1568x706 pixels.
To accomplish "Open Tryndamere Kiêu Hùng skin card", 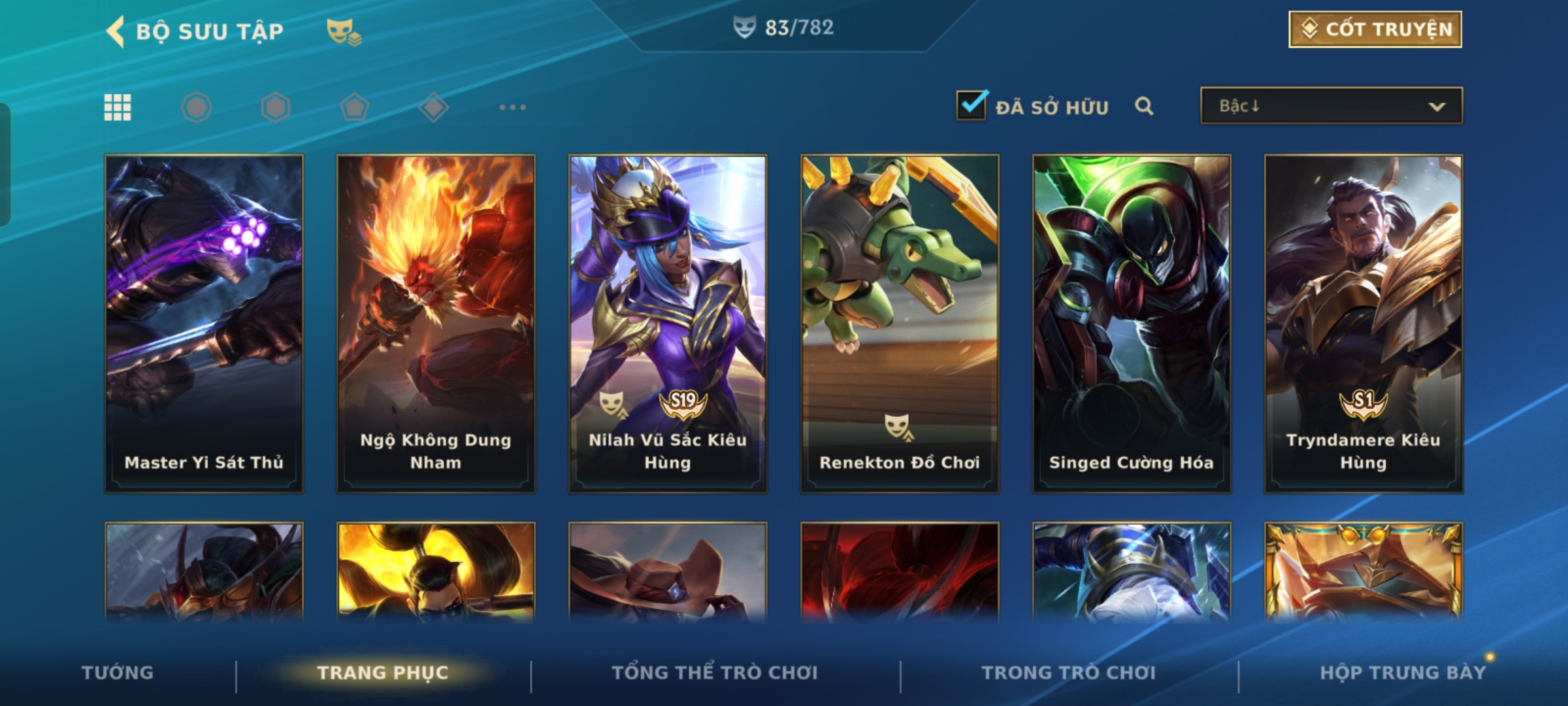I will click(x=1364, y=324).
